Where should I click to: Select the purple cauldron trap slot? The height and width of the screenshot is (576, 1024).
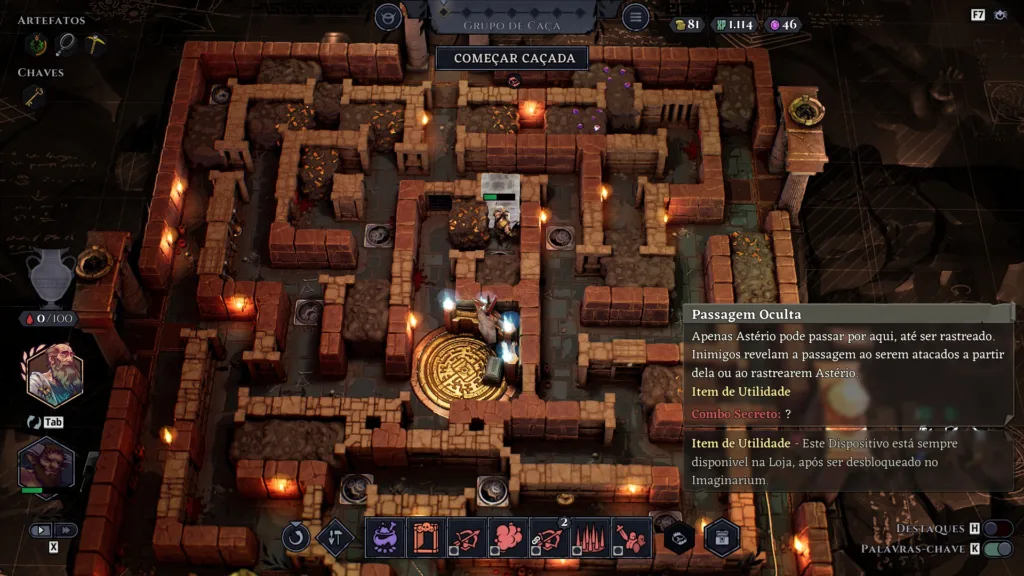pos(385,537)
